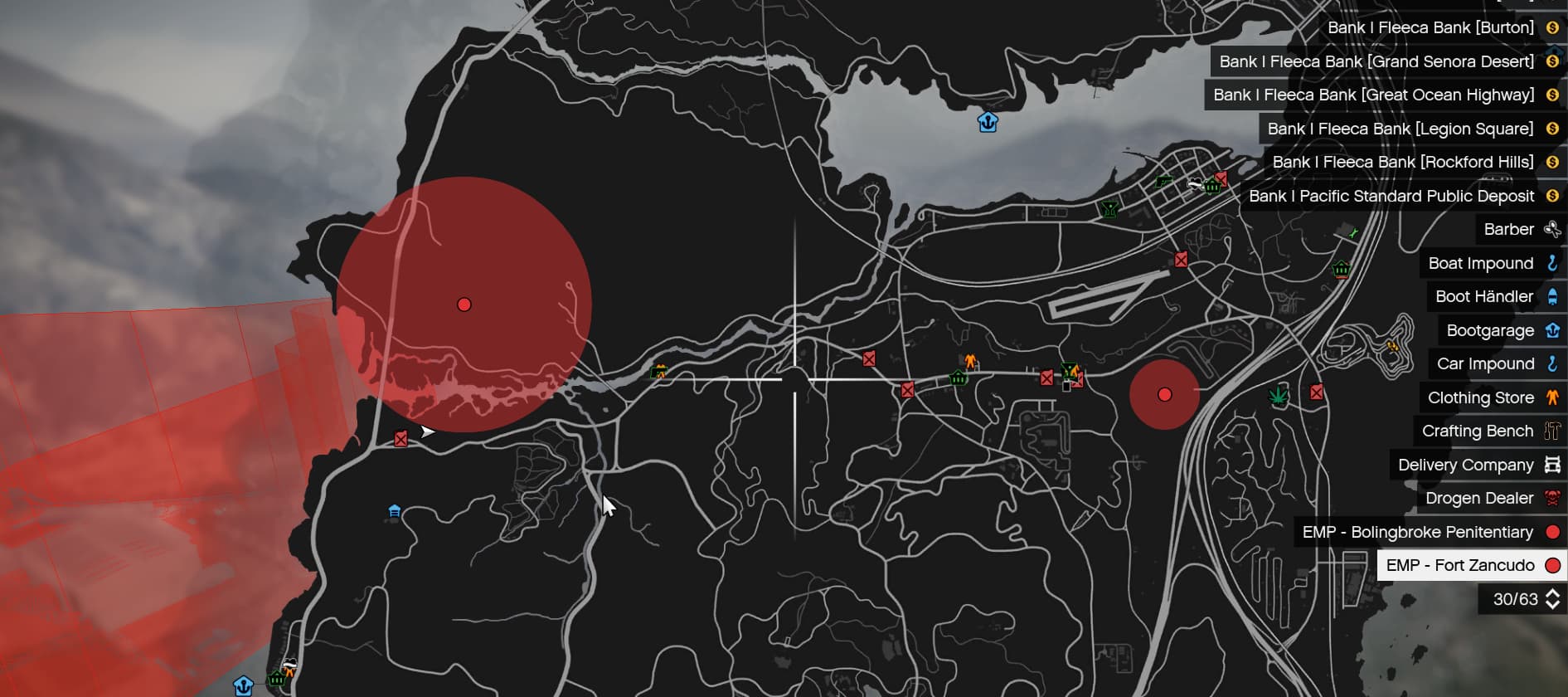Expand the Delivery Company legend entry
Image resolution: width=1568 pixels, height=697 pixels.
[x=1465, y=465]
